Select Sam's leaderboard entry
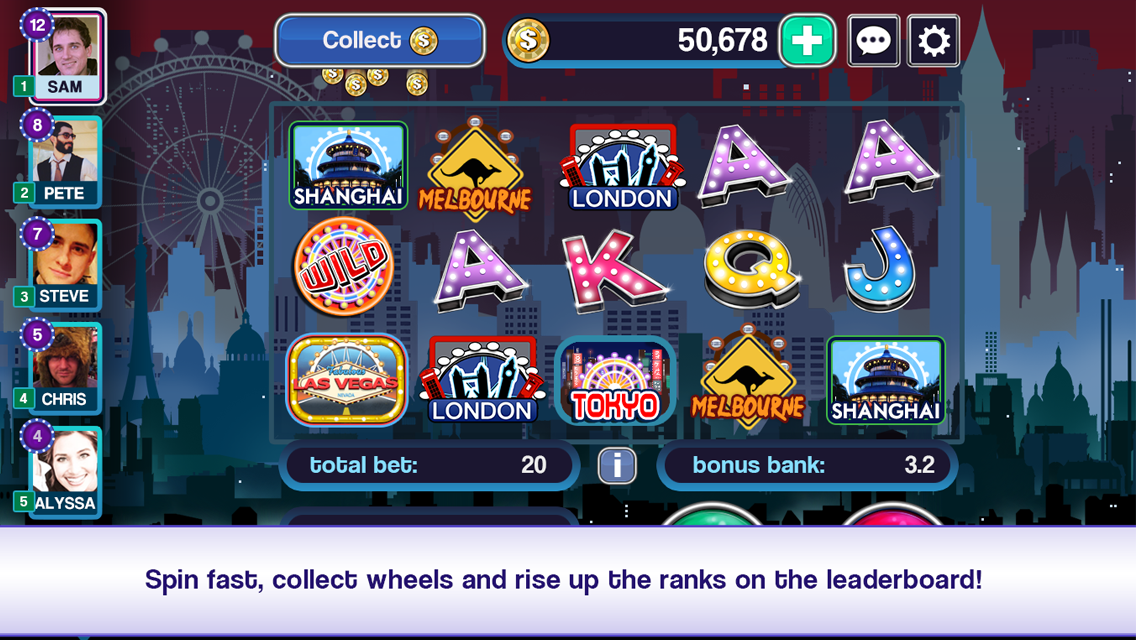Image resolution: width=1136 pixels, height=640 pixels. coord(67,56)
